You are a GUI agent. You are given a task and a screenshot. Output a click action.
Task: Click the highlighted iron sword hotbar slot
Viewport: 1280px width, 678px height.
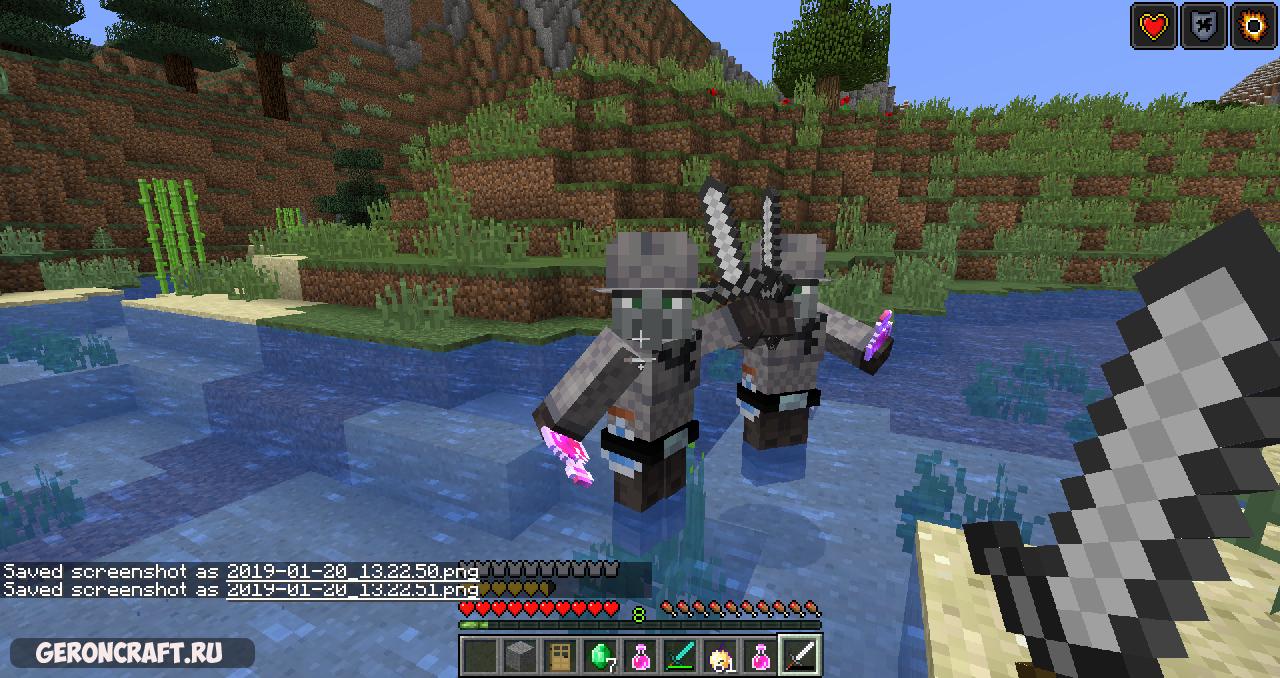[800, 656]
